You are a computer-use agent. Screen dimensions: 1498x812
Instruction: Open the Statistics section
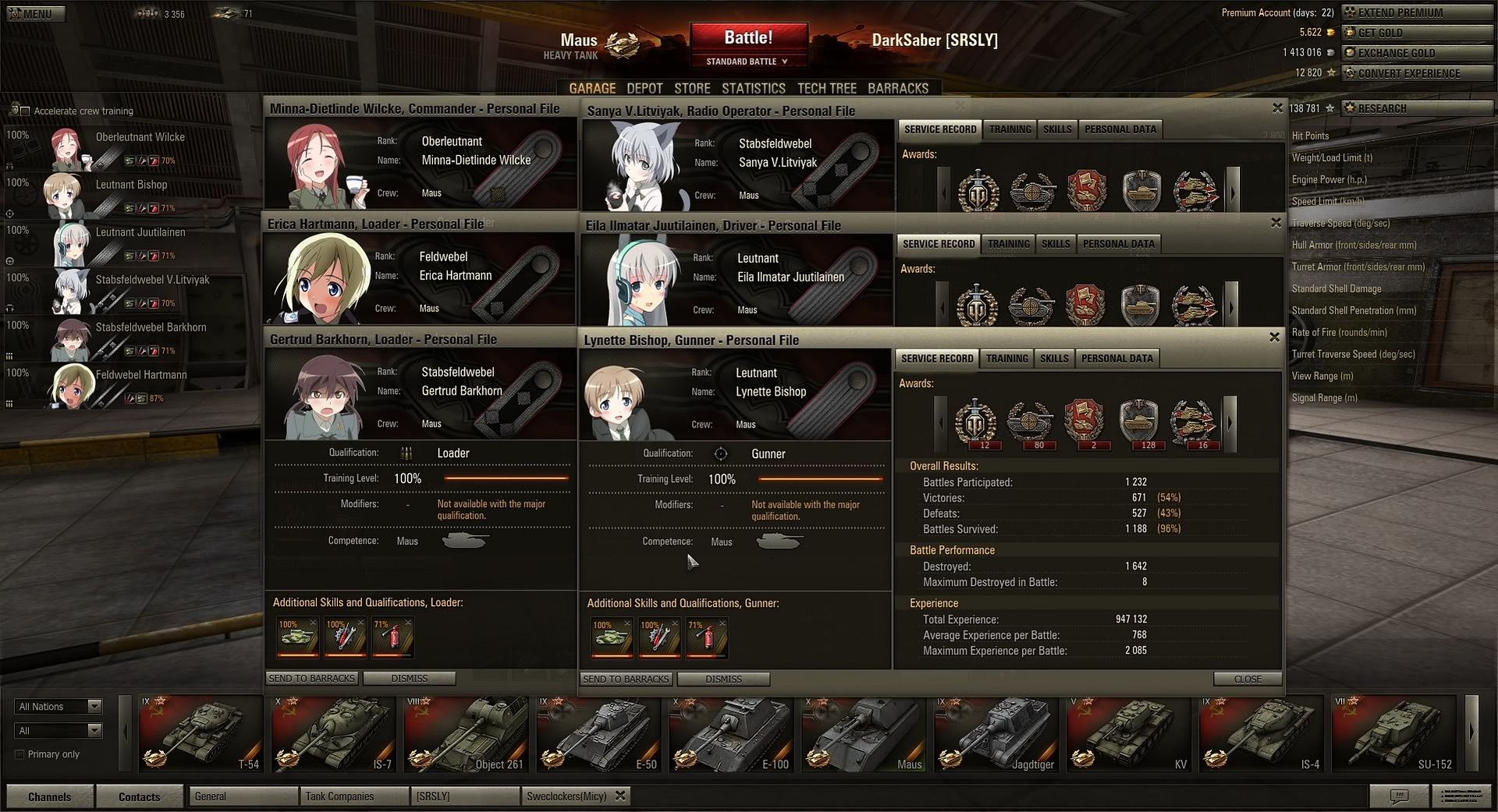[753, 89]
